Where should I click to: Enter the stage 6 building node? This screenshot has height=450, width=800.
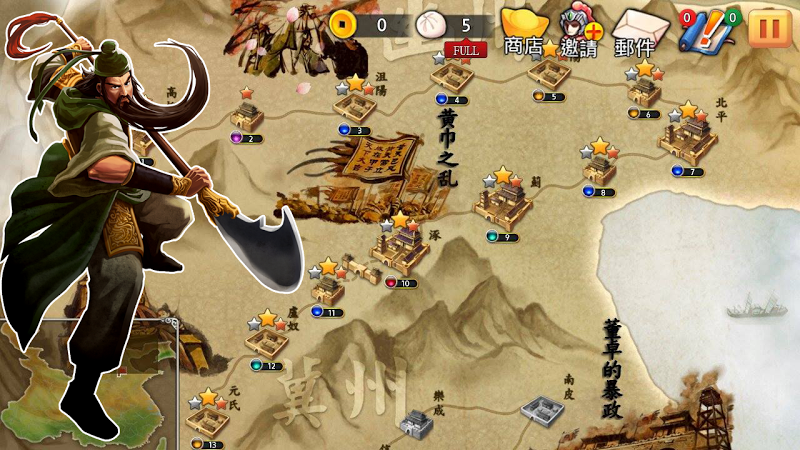pyautogui.click(x=645, y=90)
